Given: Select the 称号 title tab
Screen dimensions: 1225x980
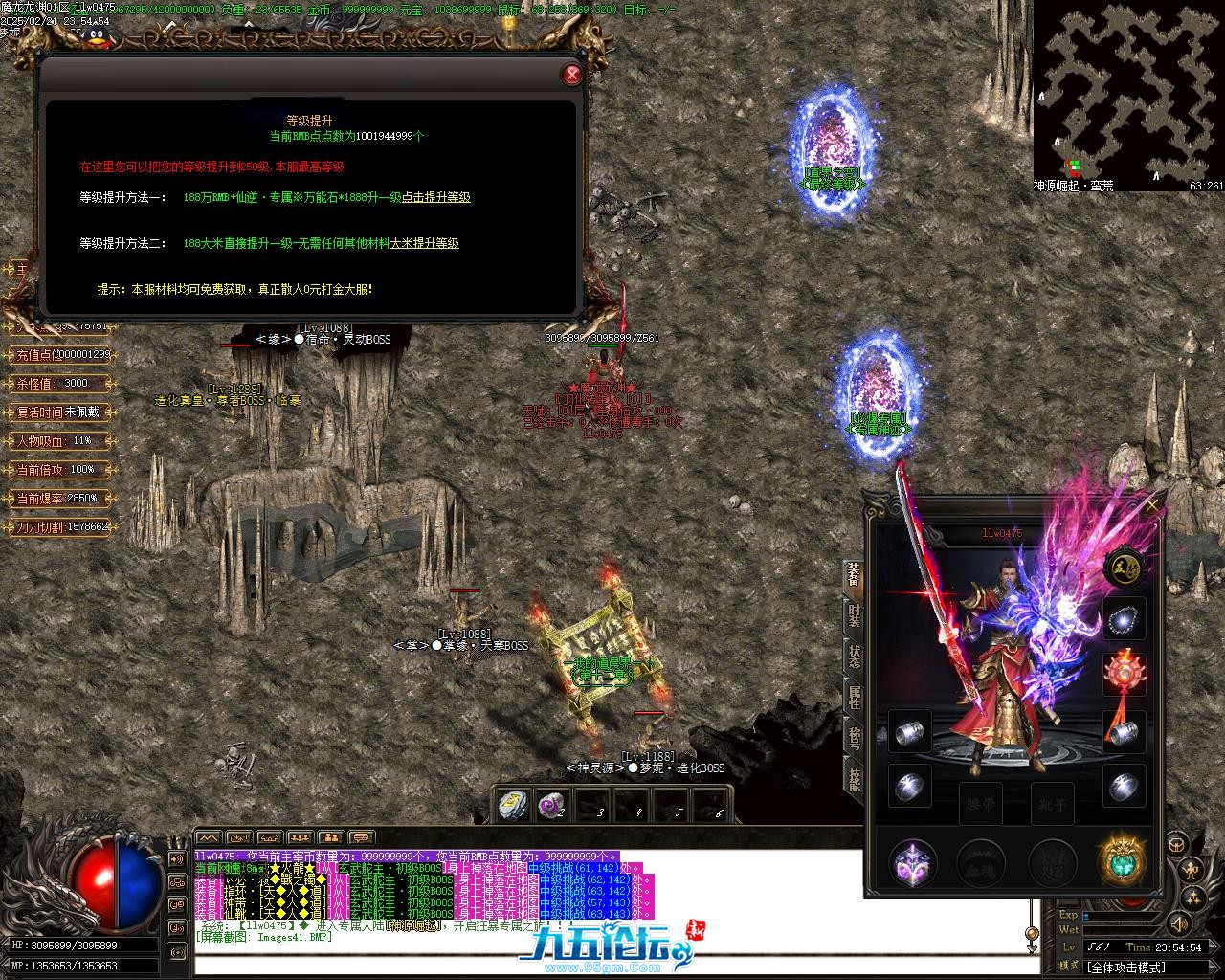Looking at the screenshot, I should tap(853, 739).
